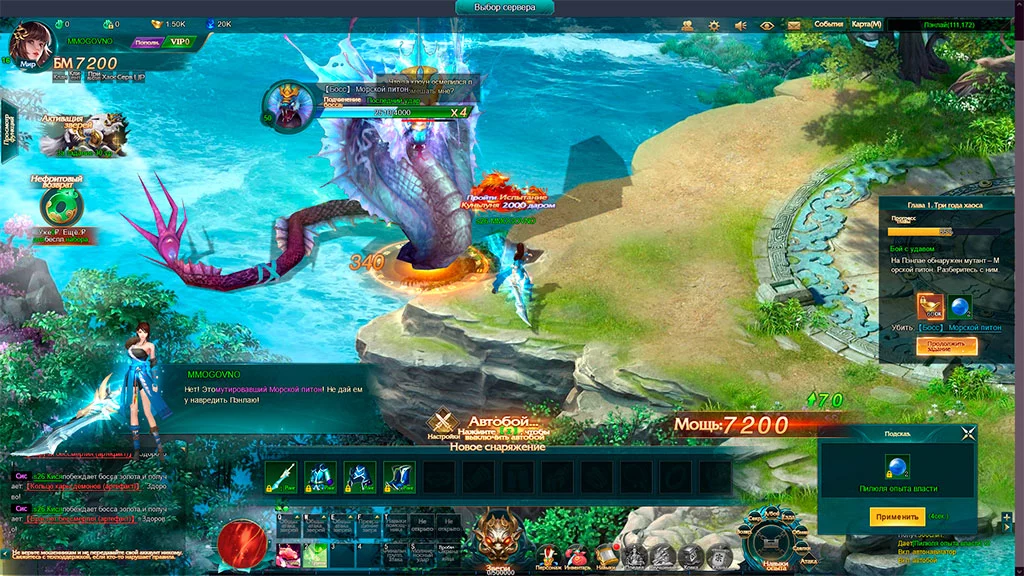Open the Активация зверей event banner

coord(85,134)
